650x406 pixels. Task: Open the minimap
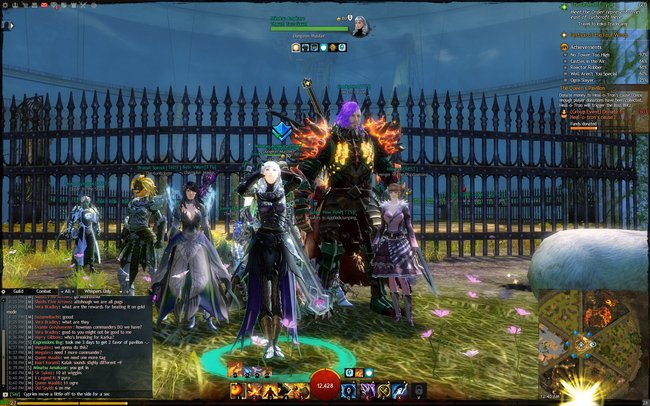(585, 340)
